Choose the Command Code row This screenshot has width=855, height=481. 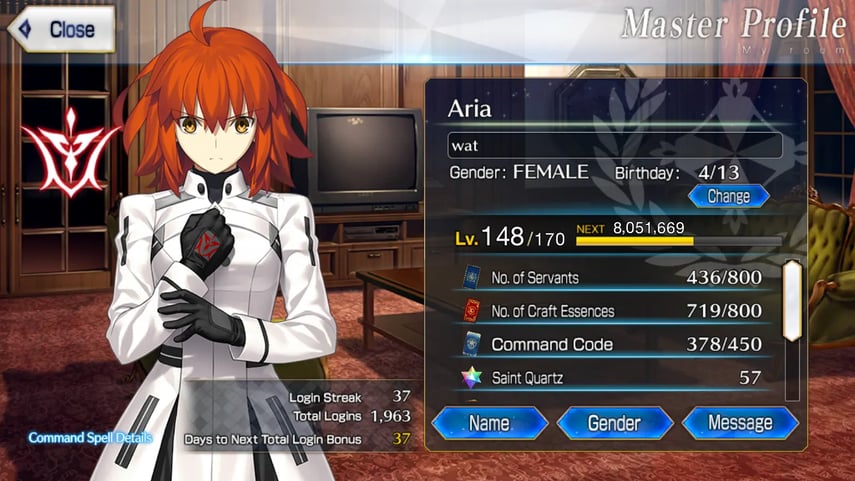[612, 344]
